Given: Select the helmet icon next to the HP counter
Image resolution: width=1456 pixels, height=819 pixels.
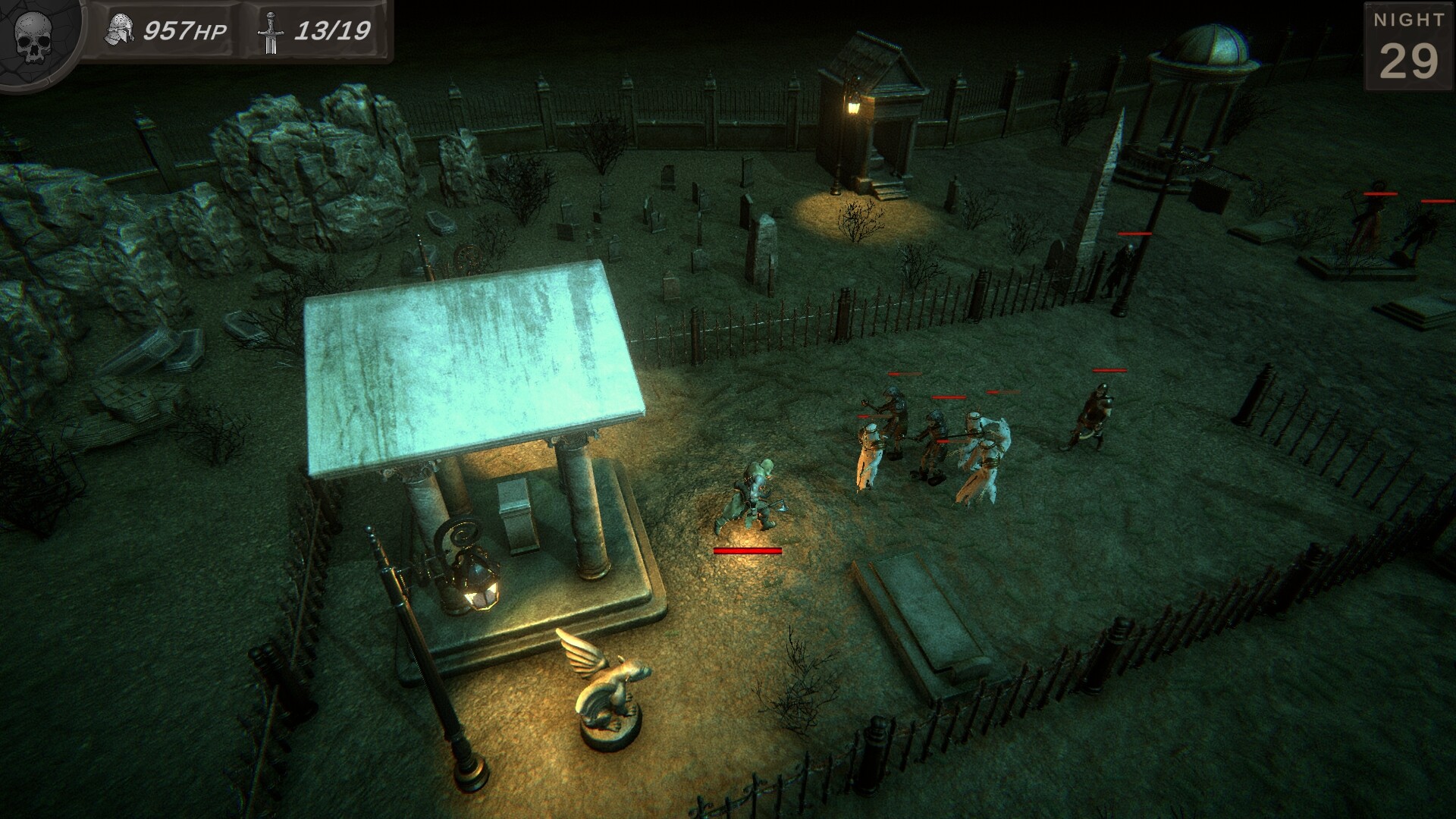Looking at the screenshot, I should (x=121, y=29).
